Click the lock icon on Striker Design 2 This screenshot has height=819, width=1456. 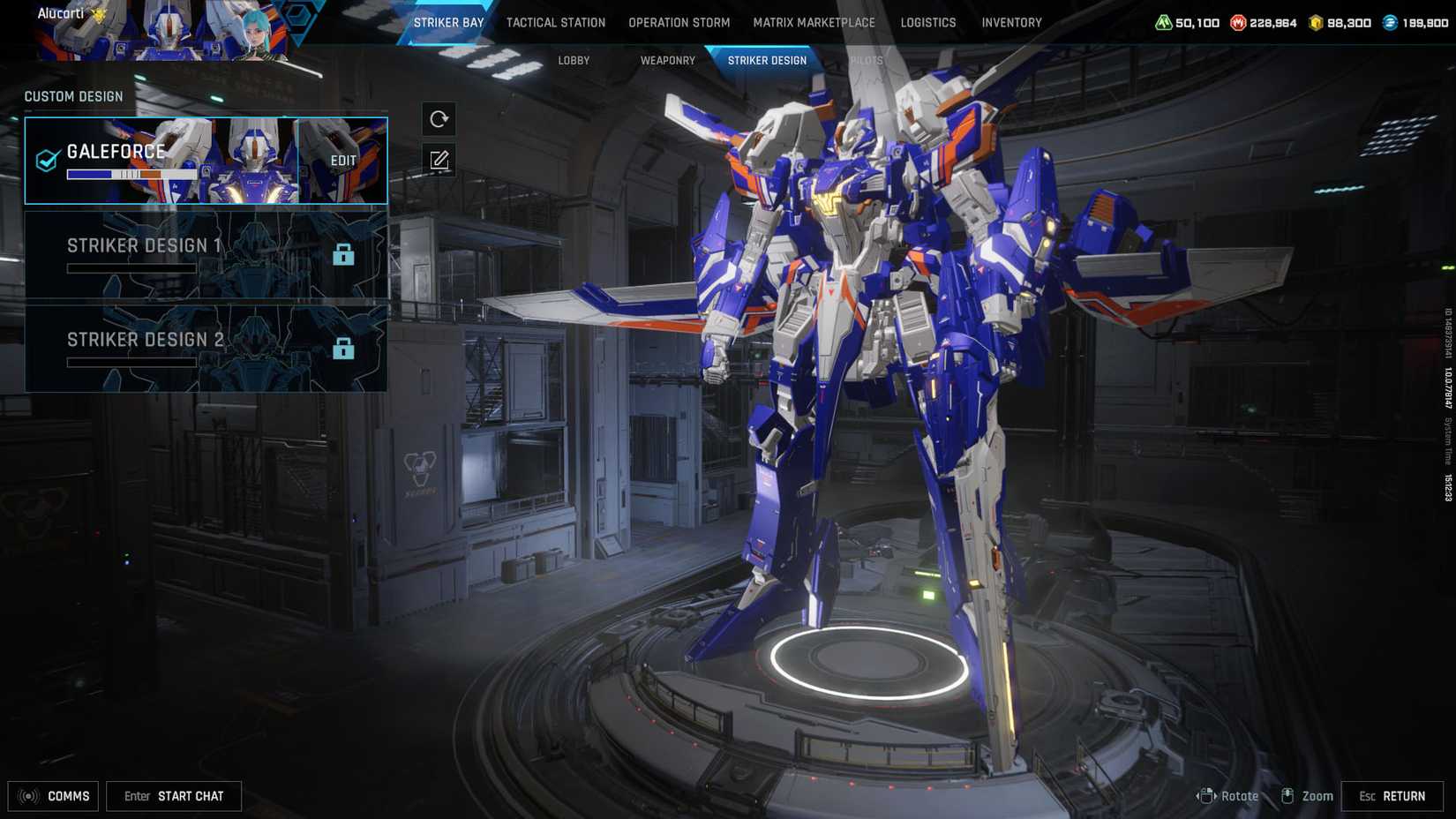coord(344,349)
